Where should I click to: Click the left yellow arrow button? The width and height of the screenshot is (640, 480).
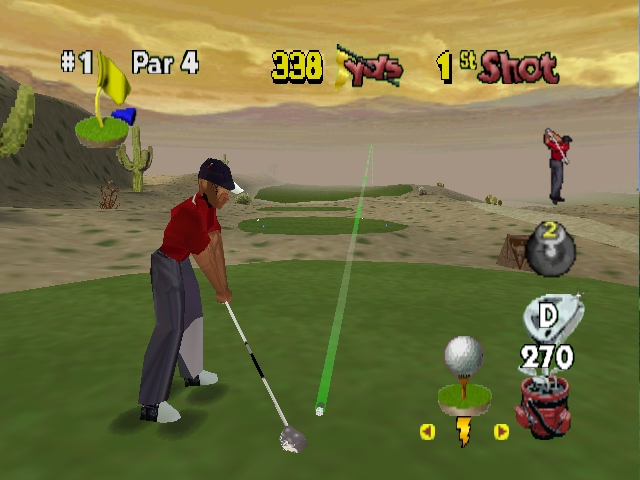coord(428,432)
